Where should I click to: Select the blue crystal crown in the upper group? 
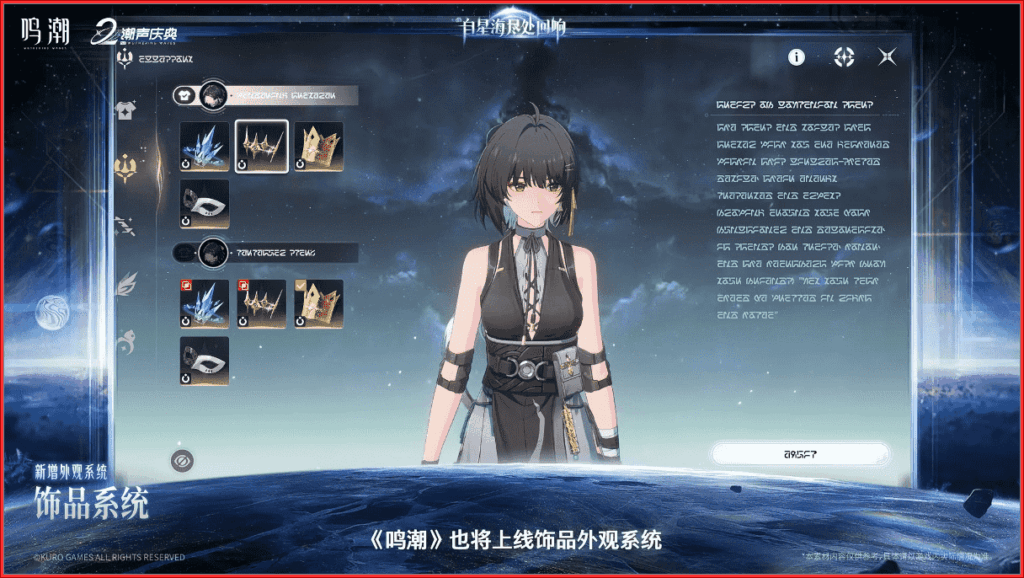tap(205, 147)
